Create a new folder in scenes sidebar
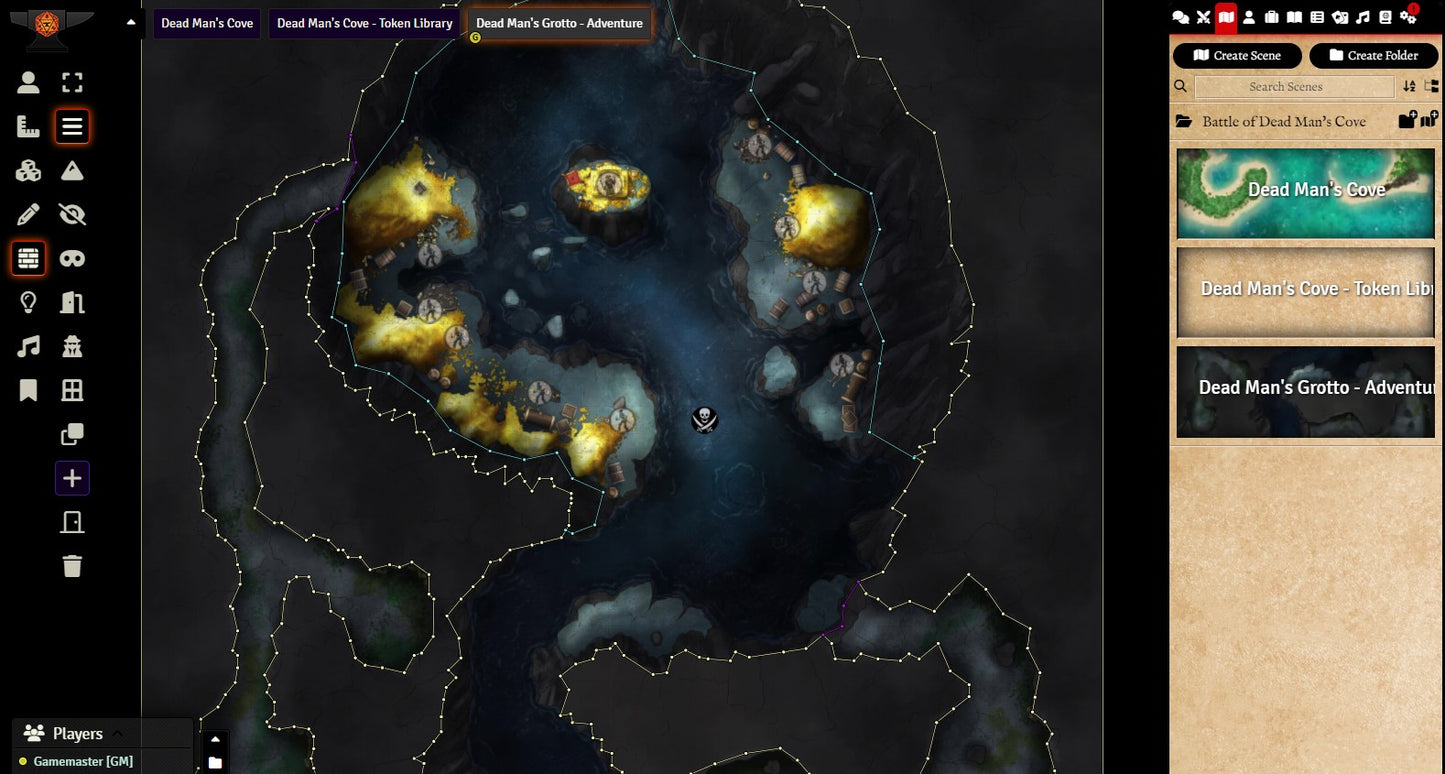1445x774 pixels. [1373, 56]
